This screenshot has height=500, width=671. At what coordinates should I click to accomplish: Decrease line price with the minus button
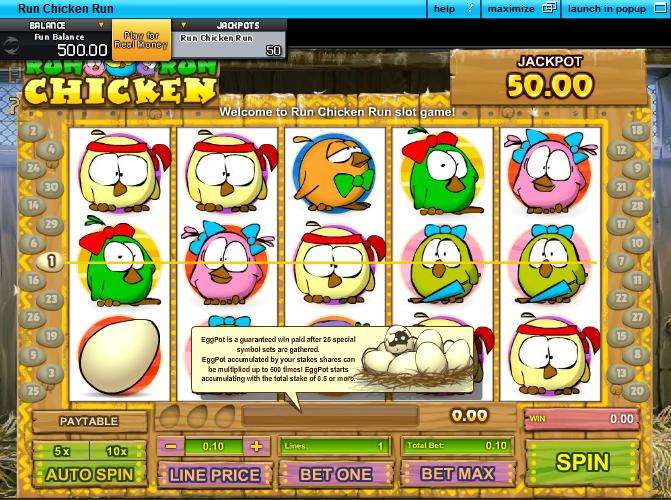pos(172,446)
